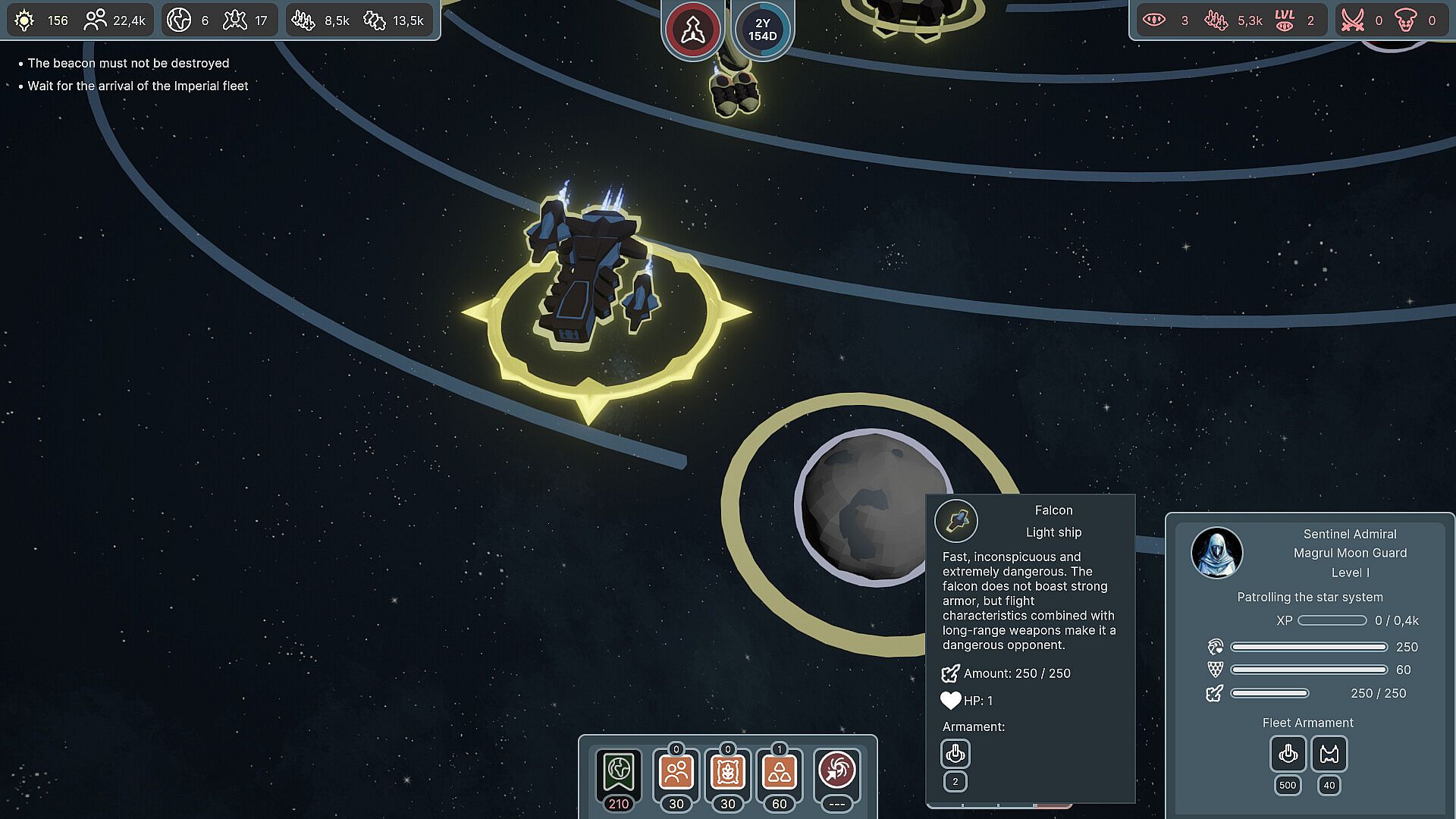Click the population icon in top bar
This screenshot has width=1456, height=819.
coord(95,20)
